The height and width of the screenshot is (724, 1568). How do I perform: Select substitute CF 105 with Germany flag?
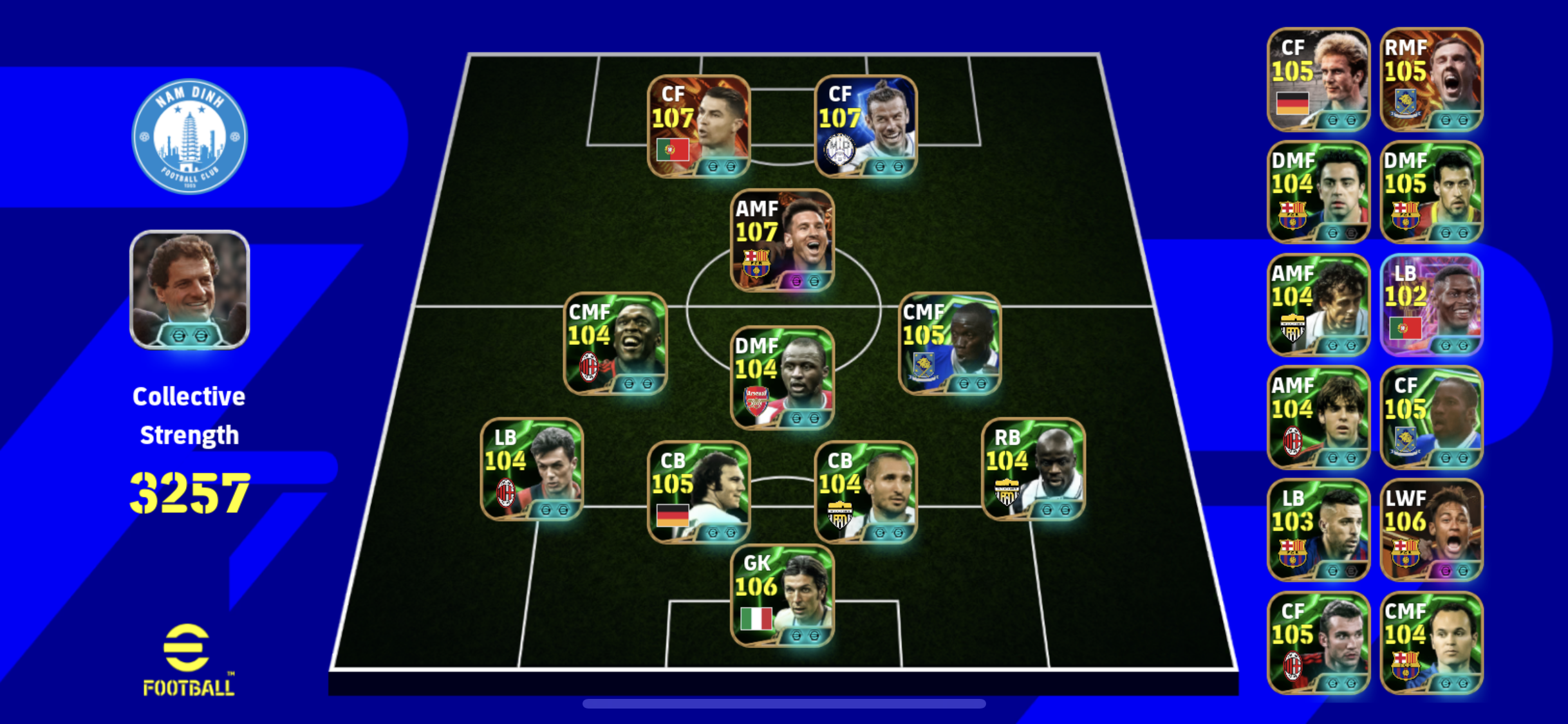pos(1318,79)
